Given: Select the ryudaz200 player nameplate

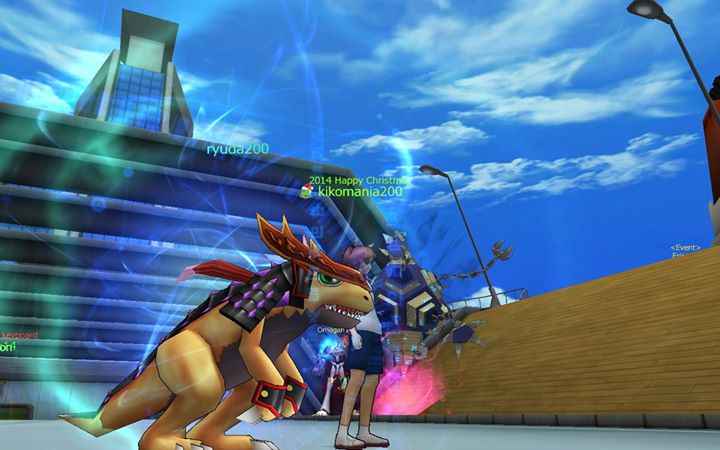Looking at the screenshot, I should tap(237, 149).
